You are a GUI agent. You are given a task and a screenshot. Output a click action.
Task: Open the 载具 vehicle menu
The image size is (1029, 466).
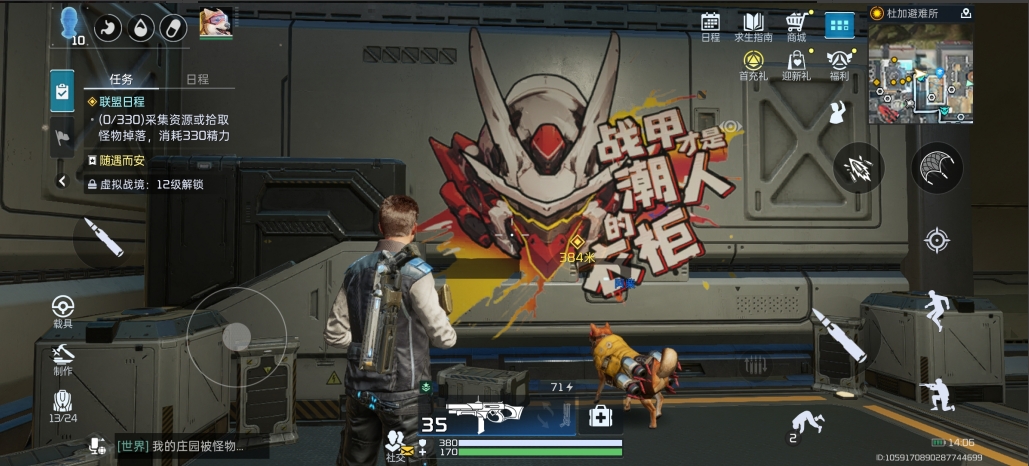coord(63,309)
